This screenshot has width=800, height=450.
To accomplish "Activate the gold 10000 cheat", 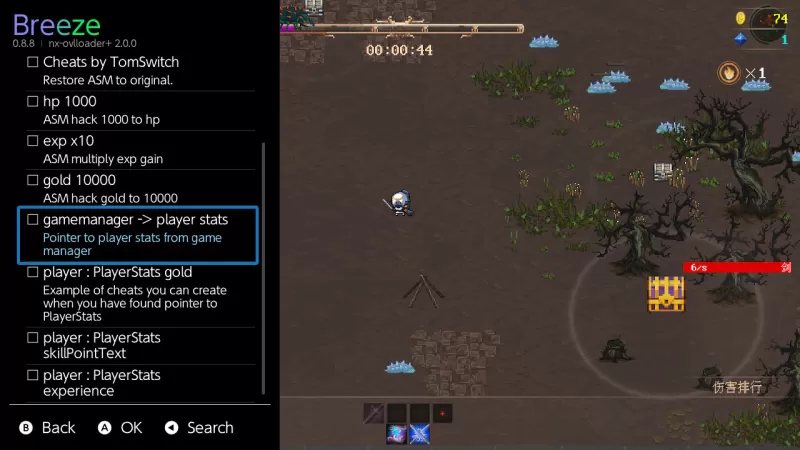I will click(32, 180).
